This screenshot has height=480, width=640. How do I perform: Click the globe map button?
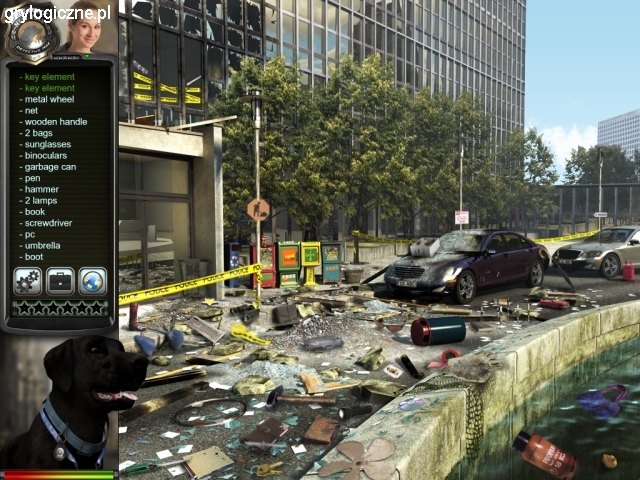[x=92, y=281]
